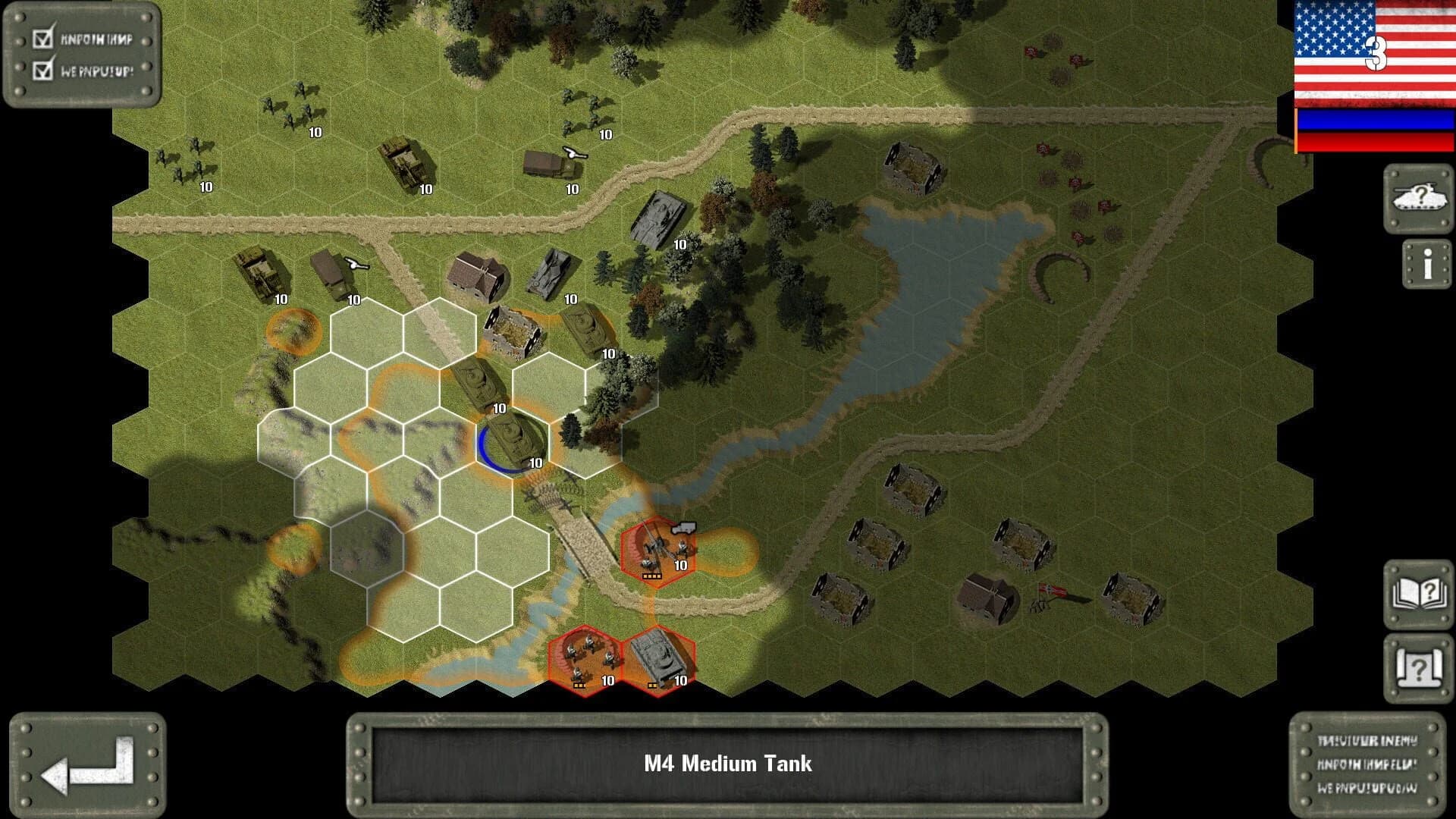Open the enemy tank identification panel

(1422, 197)
